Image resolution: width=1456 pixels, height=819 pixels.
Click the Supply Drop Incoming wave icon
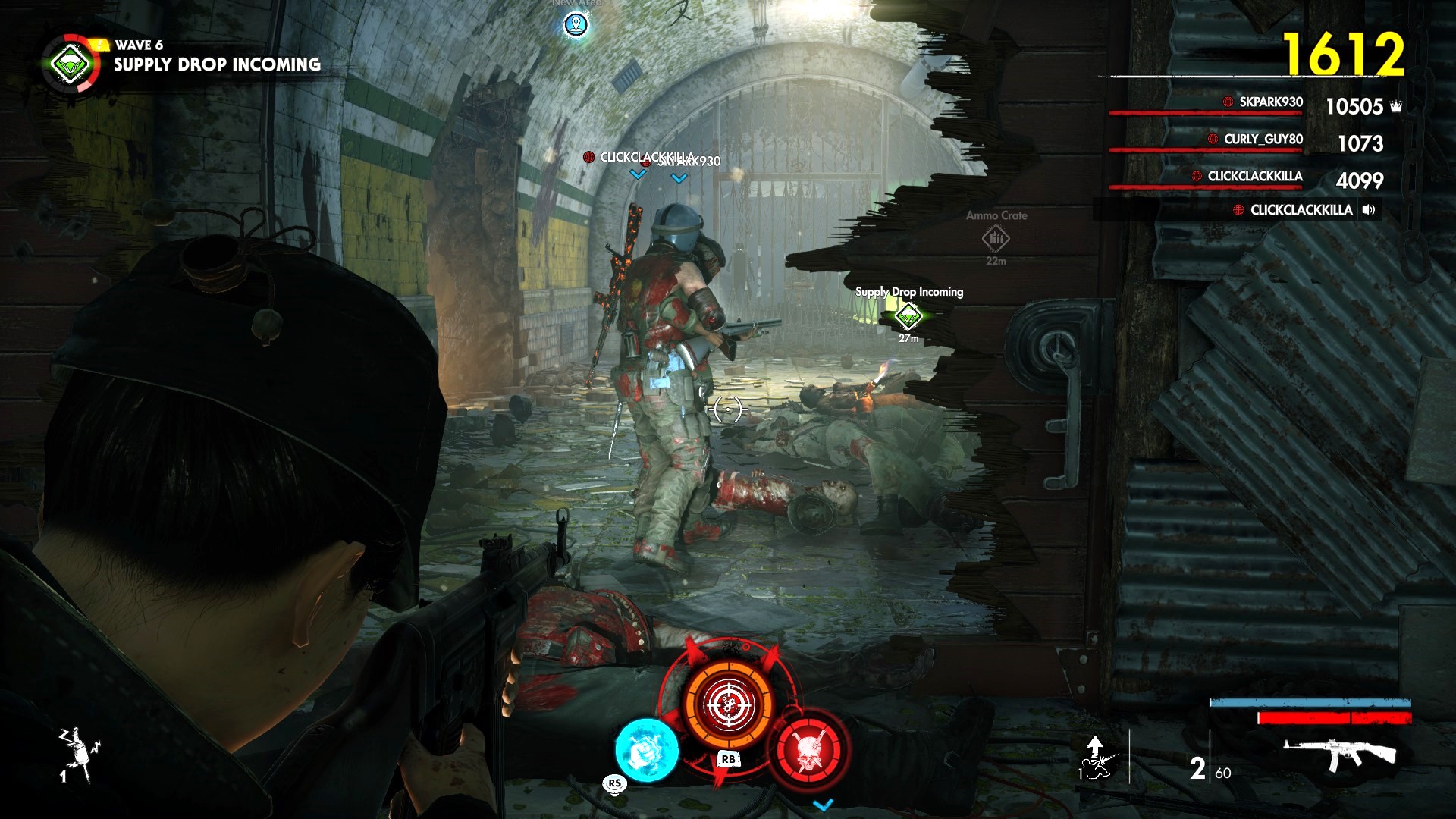71,64
